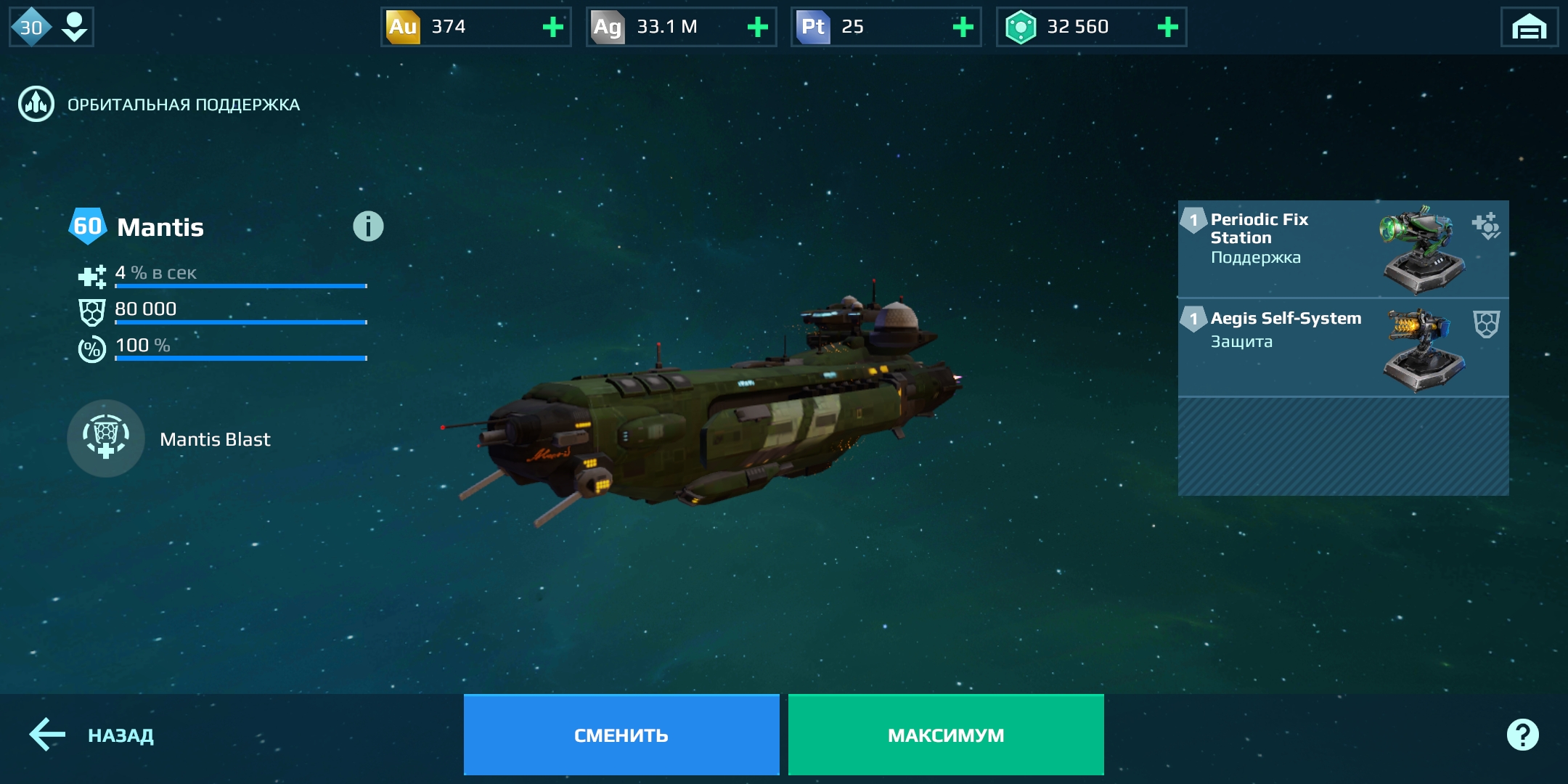Choose the Aegis Self-System module
1568x784 pixels.
[x=1343, y=347]
